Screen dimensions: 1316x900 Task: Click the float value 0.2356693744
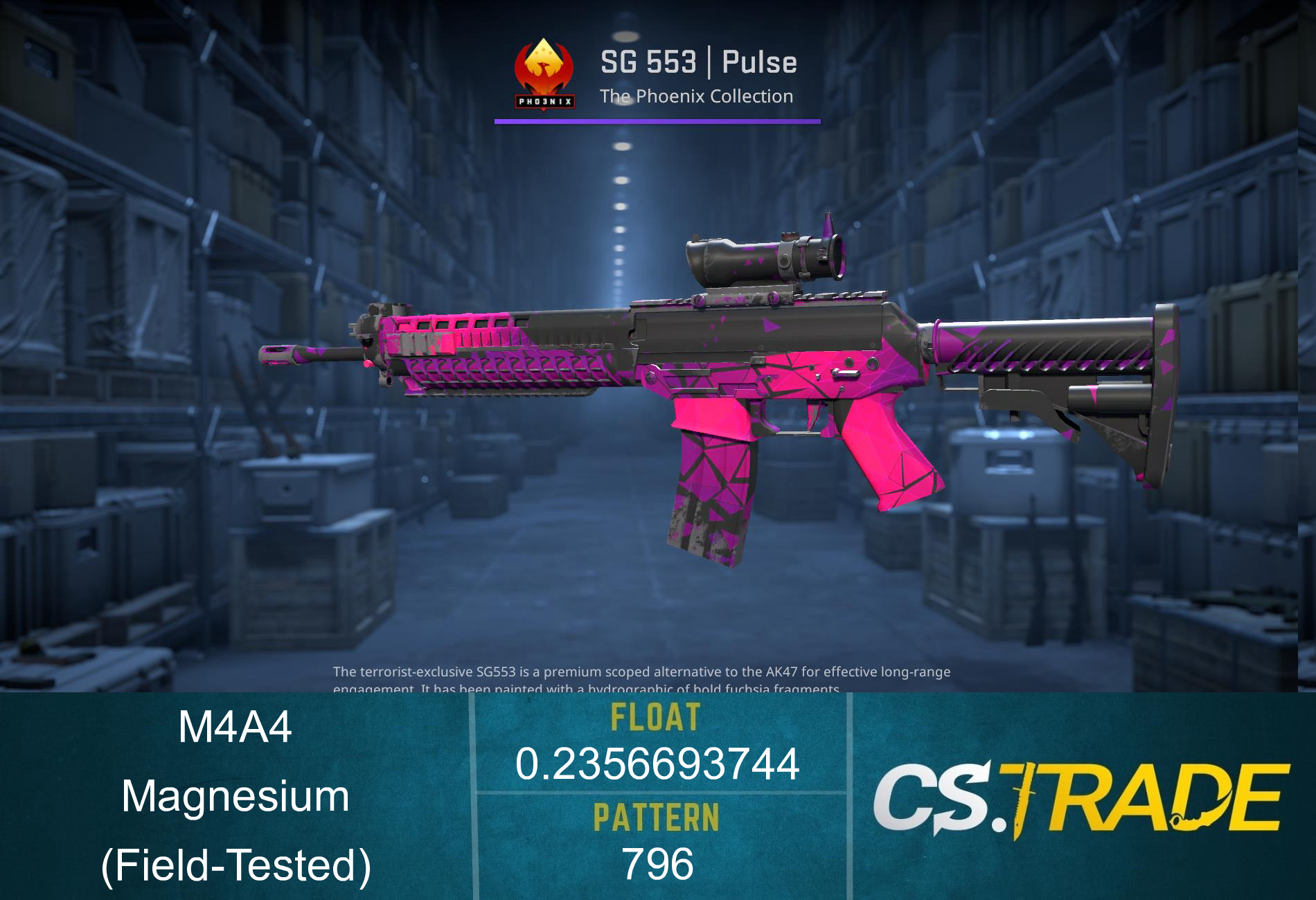pos(658,765)
